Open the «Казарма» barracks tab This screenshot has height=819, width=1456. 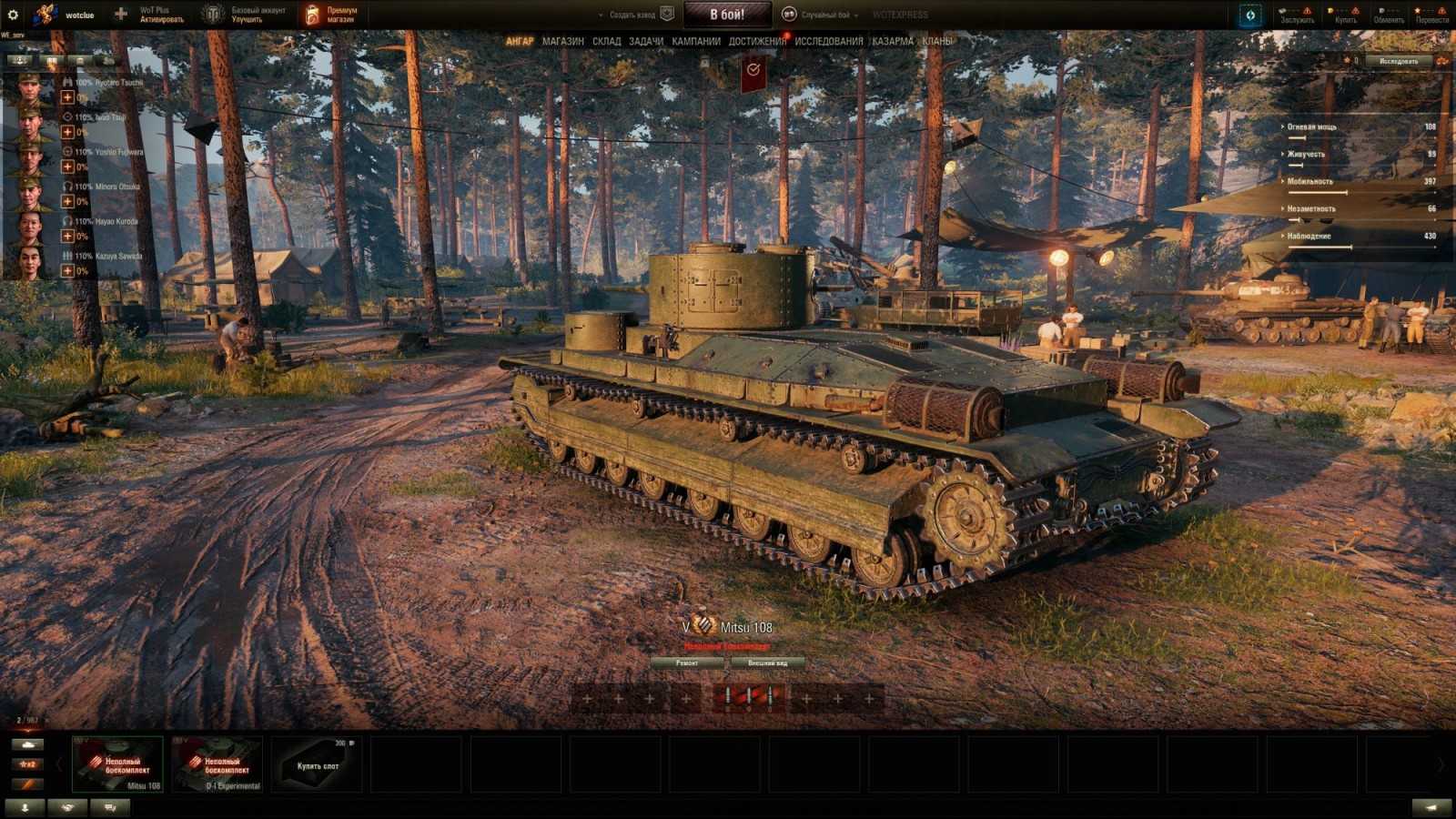pyautogui.click(x=892, y=41)
